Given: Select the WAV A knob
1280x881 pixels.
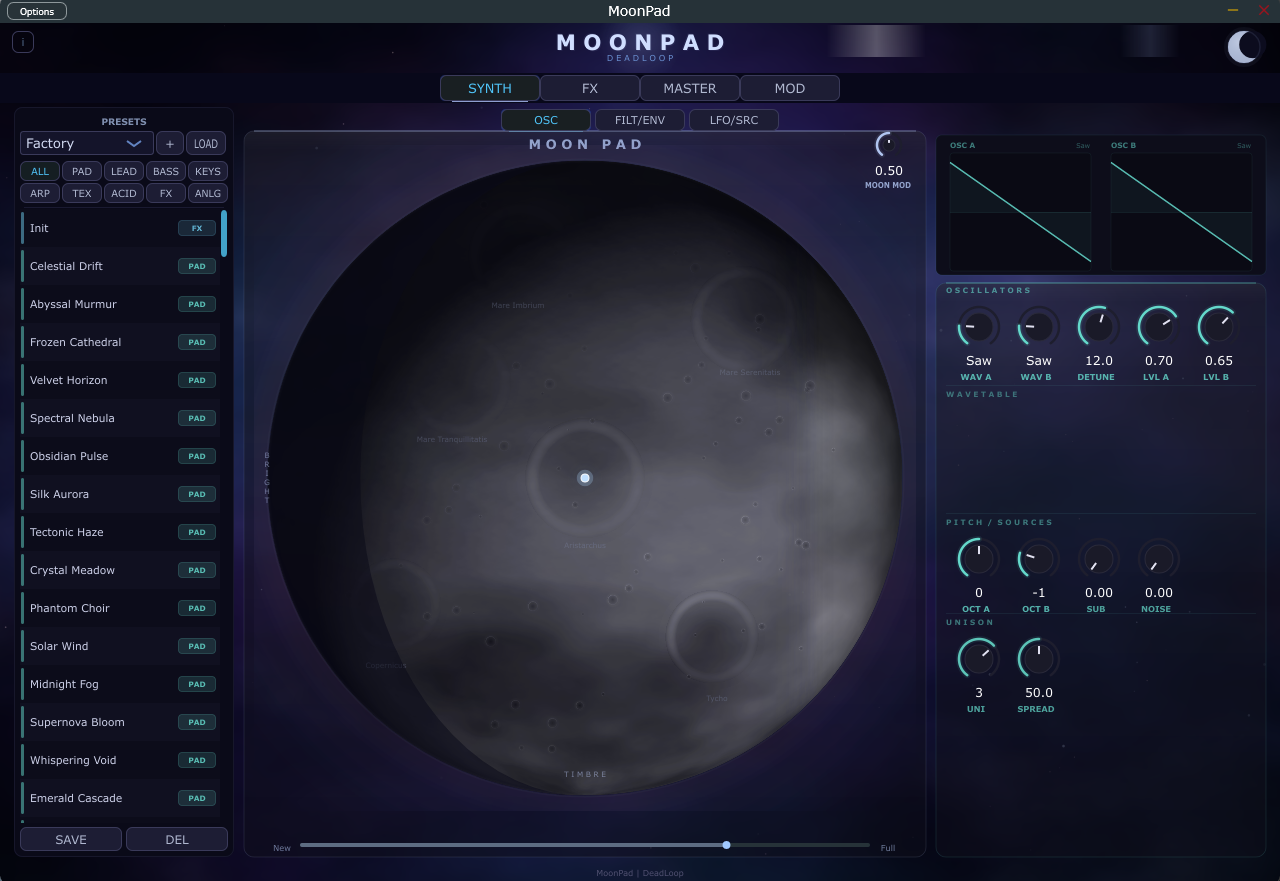Looking at the screenshot, I should click(977, 326).
